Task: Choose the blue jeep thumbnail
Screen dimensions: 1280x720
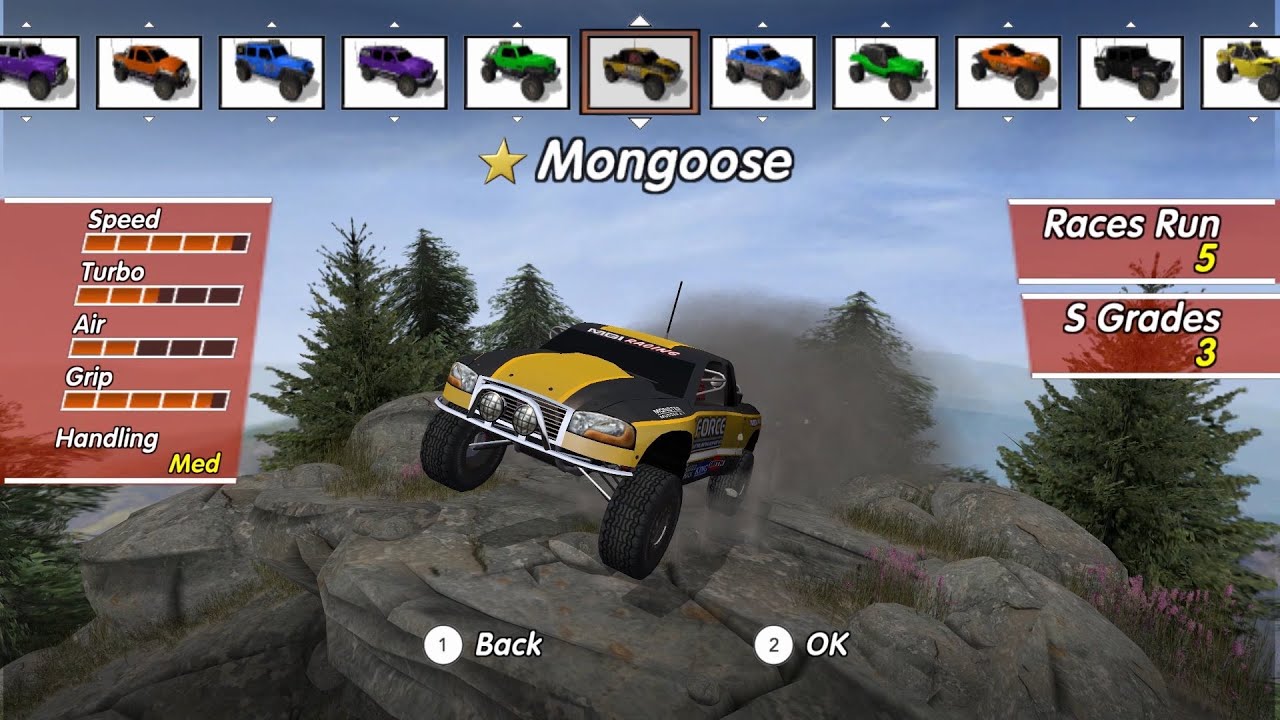Action: (272, 72)
